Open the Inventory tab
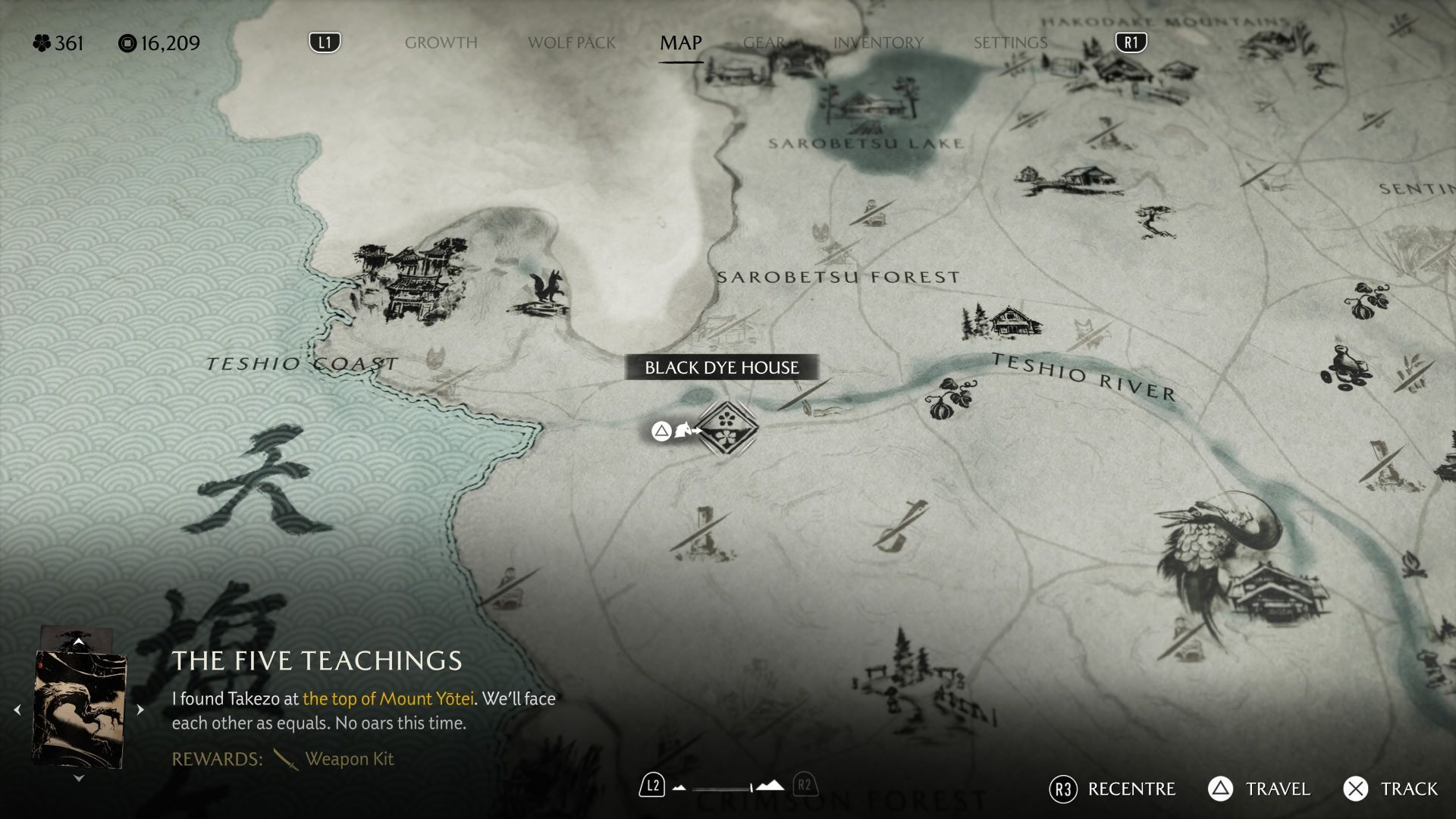The image size is (1456, 819). coord(878,43)
